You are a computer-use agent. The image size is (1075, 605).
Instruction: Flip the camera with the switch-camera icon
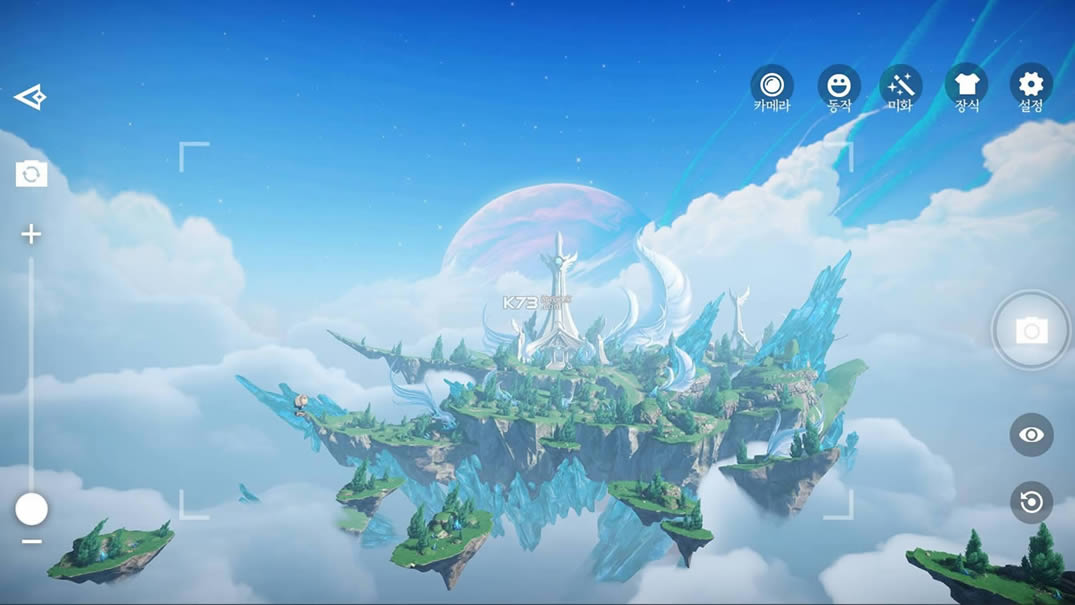[31, 174]
